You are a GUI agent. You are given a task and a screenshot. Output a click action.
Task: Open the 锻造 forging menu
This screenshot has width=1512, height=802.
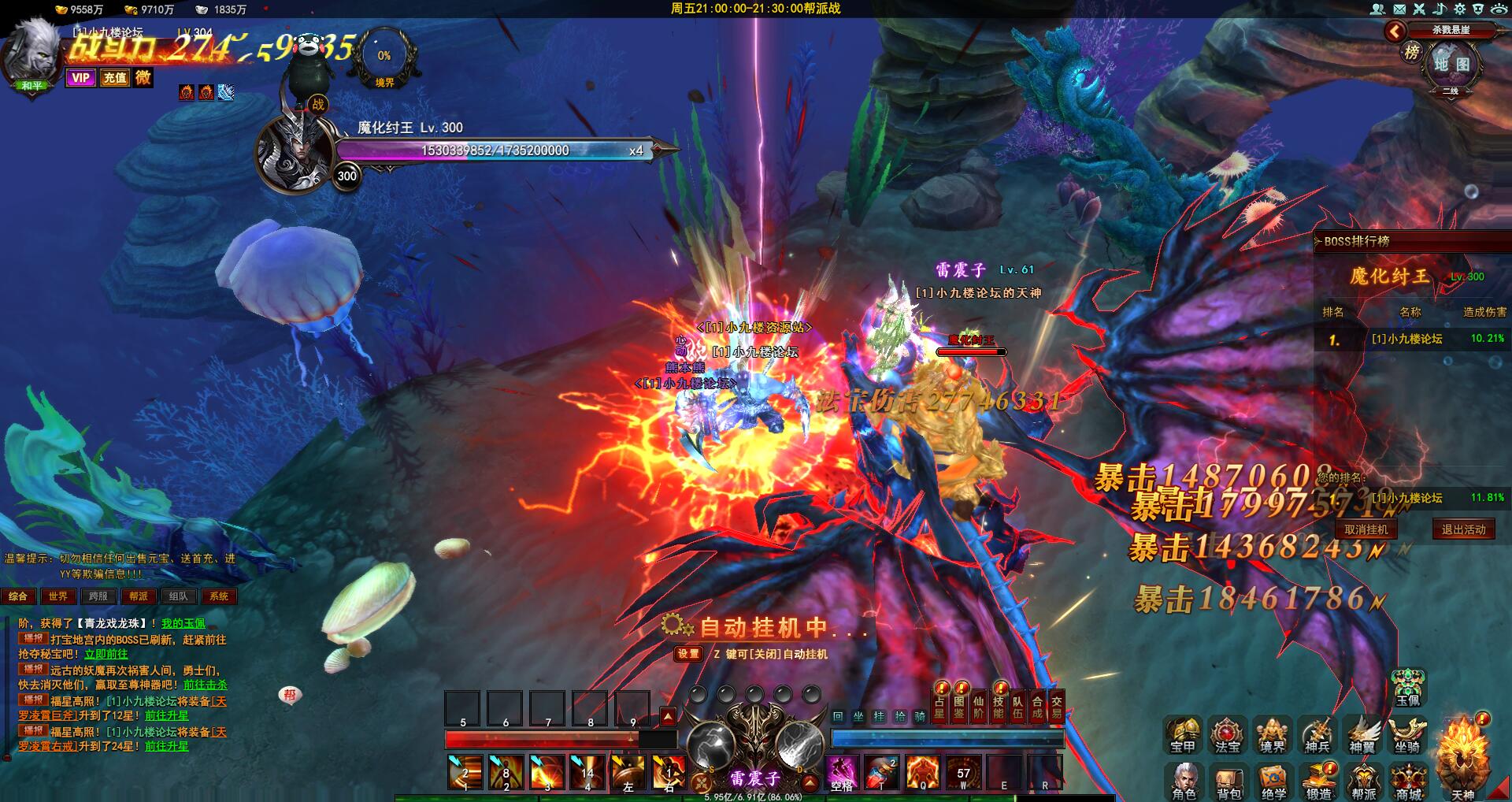1319,779
